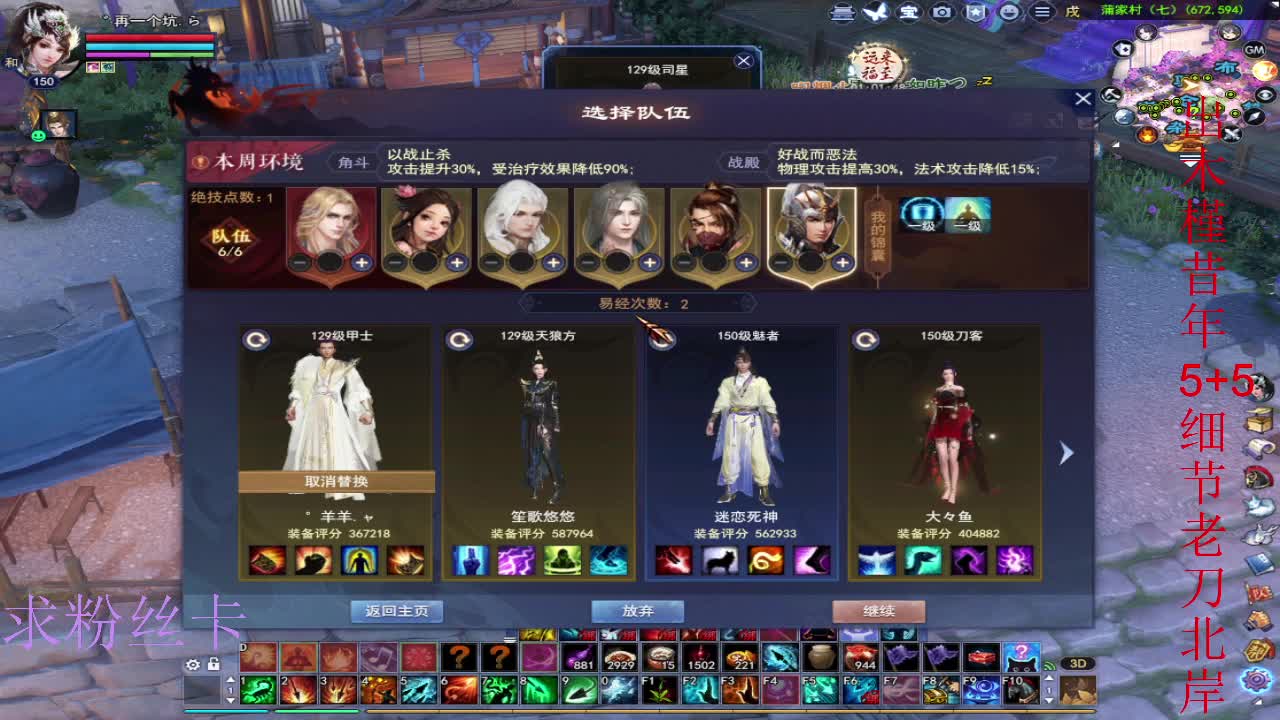
Task: Click the gear settings icon beside the hotbar
Action: [192, 664]
